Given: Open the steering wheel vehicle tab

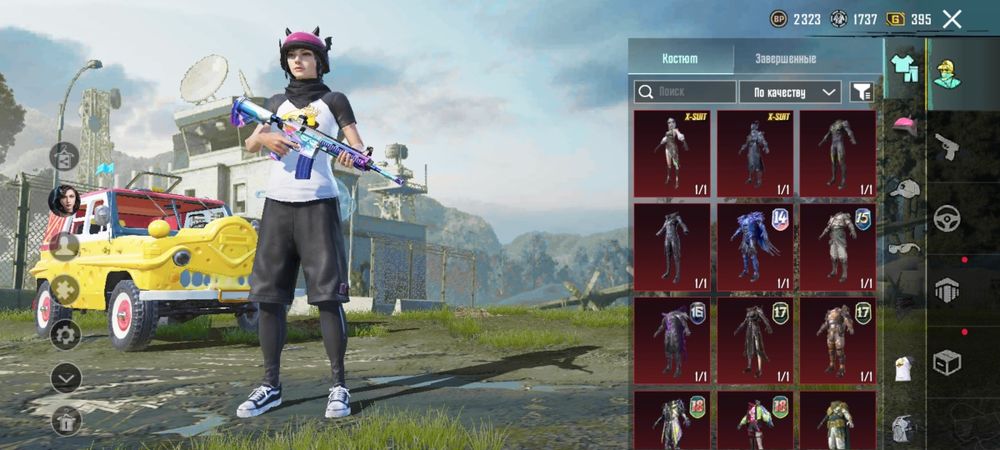Looking at the screenshot, I should pyautogui.click(x=946, y=218).
